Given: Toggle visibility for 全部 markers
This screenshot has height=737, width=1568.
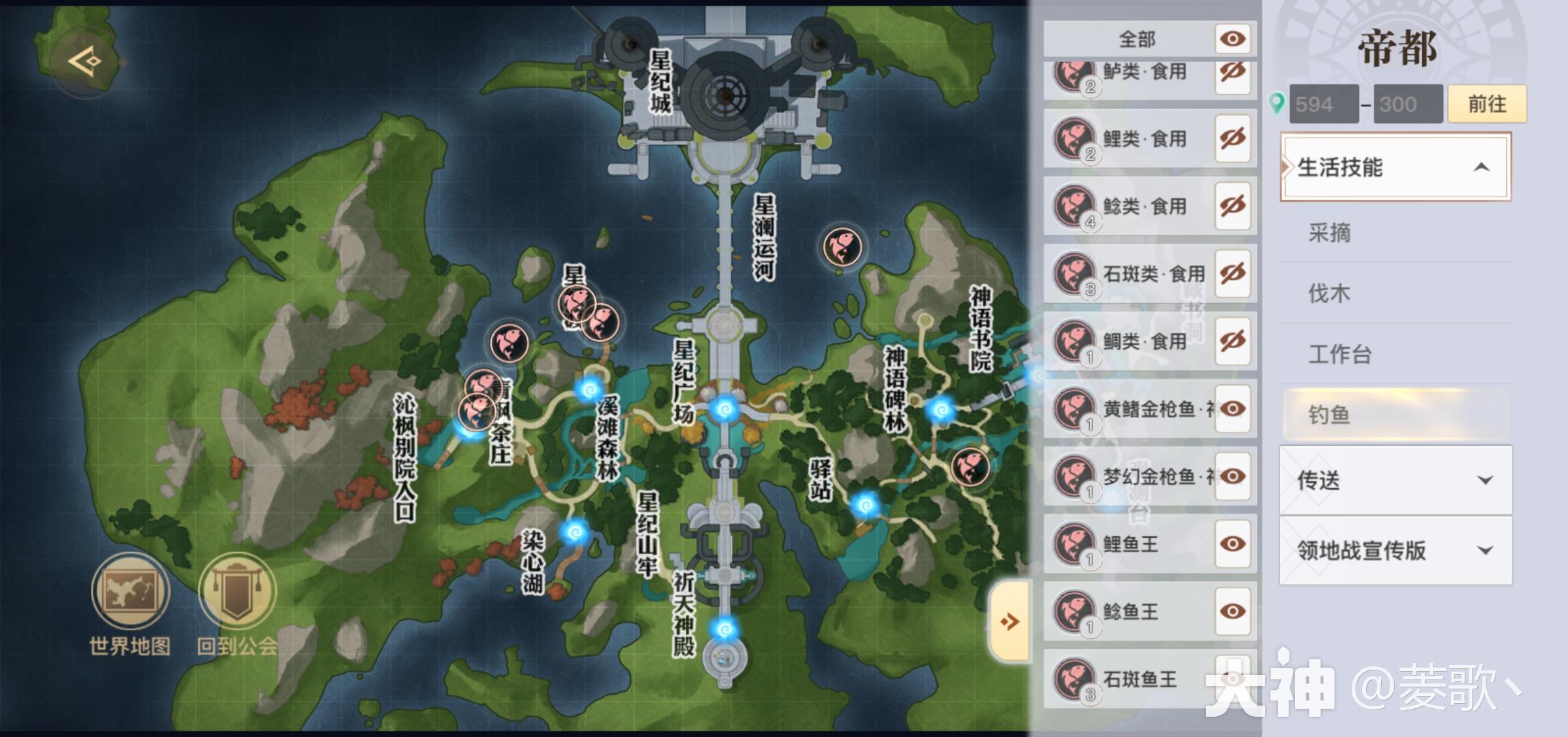Looking at the screenshot, I should [x=1232, y=39].
